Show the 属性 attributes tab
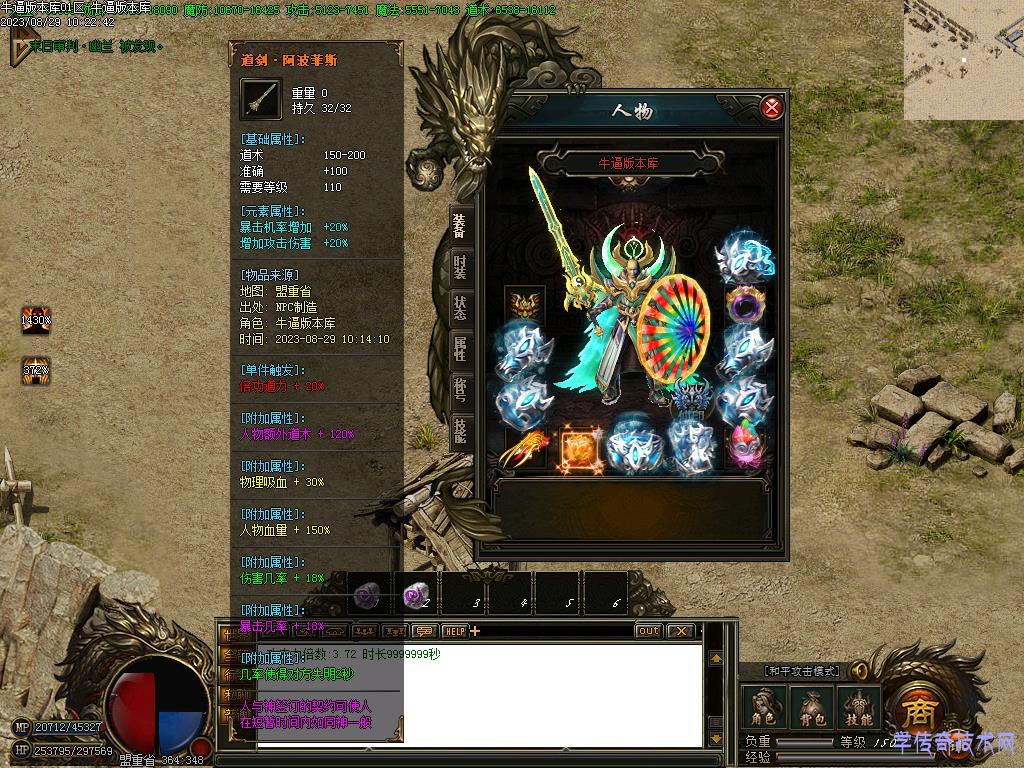 click(x=459, y=349)
